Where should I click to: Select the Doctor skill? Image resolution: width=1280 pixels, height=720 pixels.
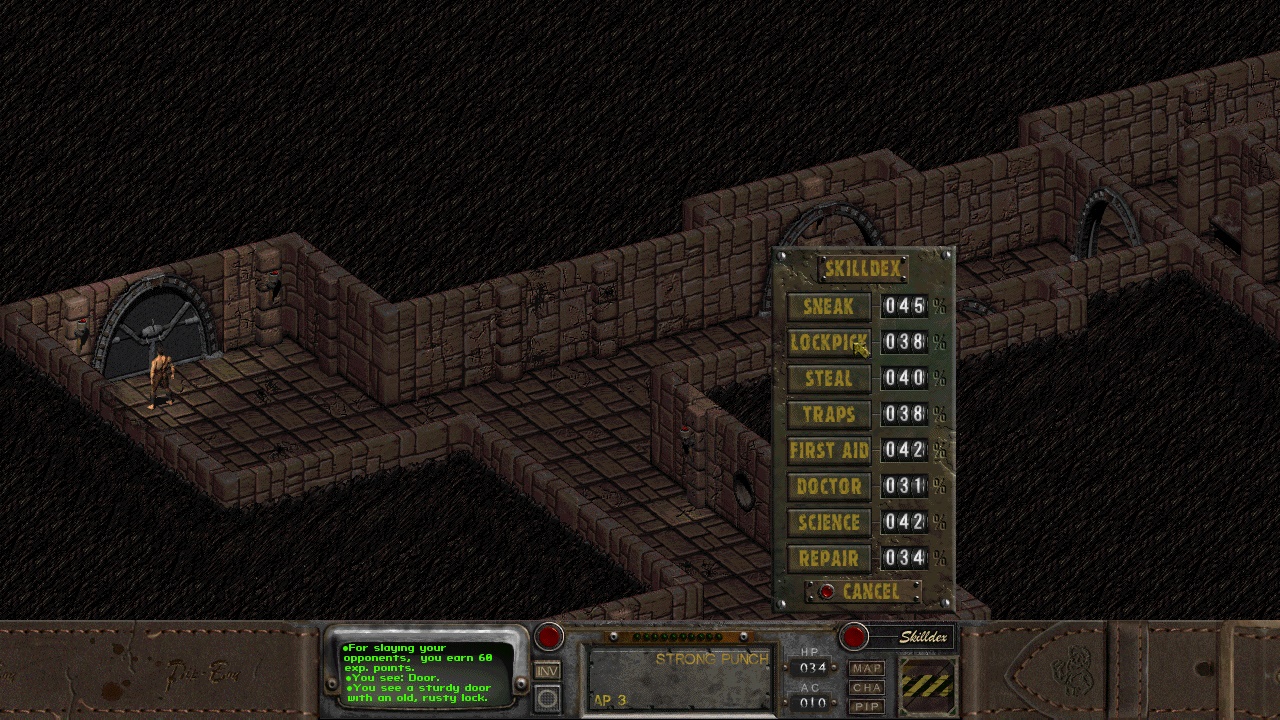tap(829, 487)
